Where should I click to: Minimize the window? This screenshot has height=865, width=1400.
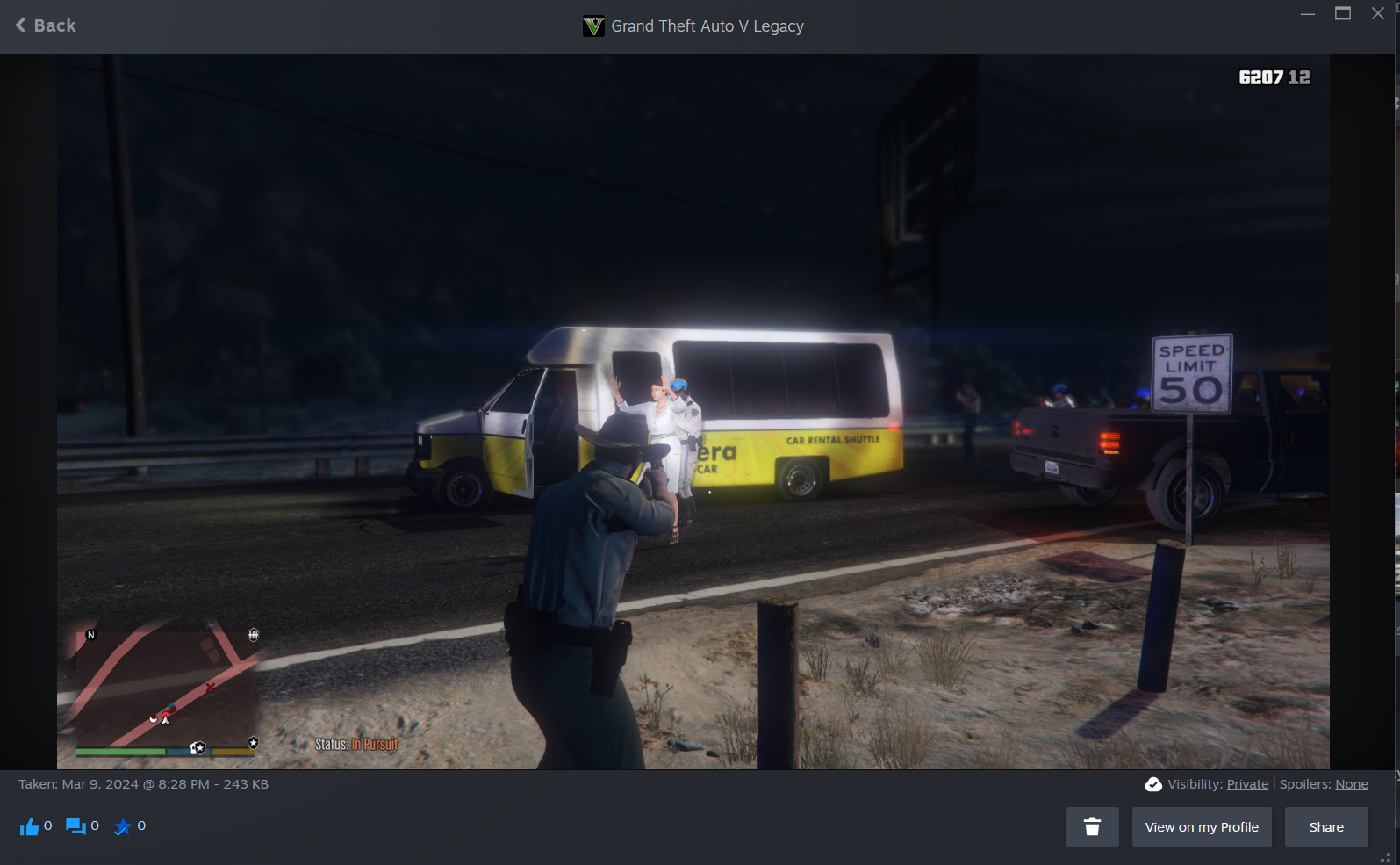(x=1307, y=13)
